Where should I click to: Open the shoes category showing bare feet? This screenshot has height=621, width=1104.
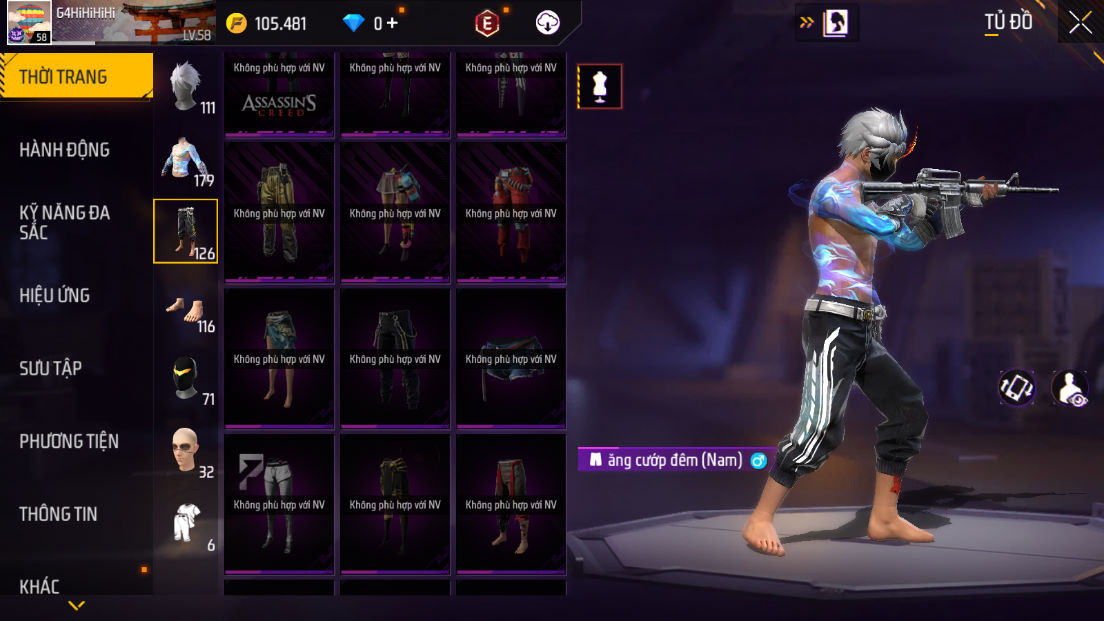186,305
